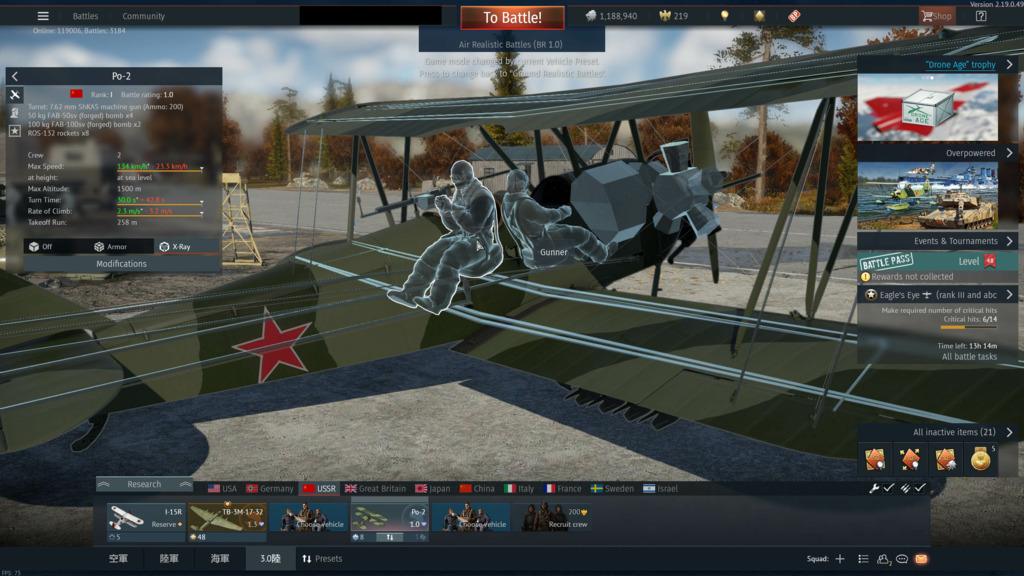
Task: Open the crew Presets list
Action: [322, 559]
